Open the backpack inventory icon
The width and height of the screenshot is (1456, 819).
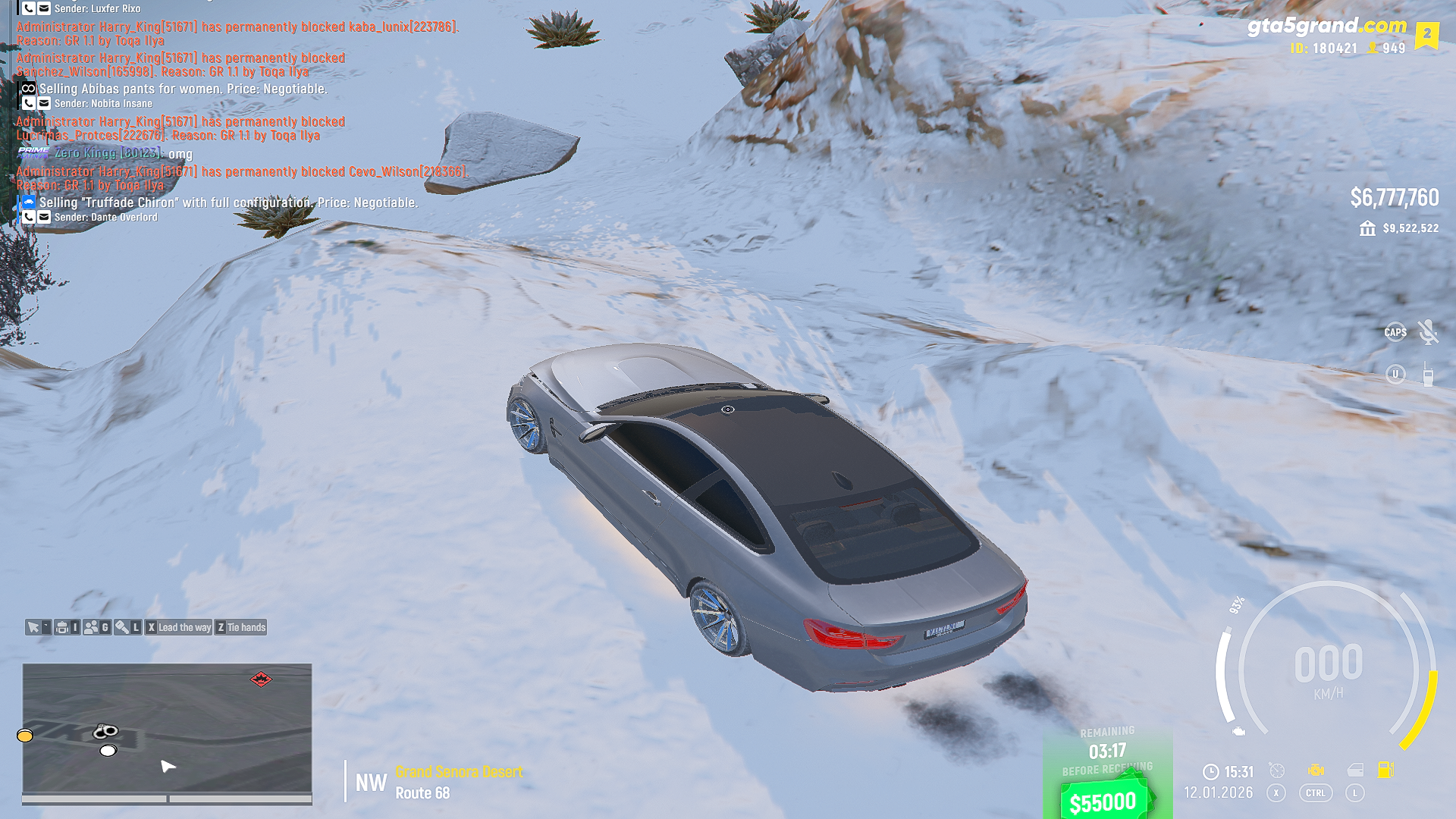(x=63, y=627)
